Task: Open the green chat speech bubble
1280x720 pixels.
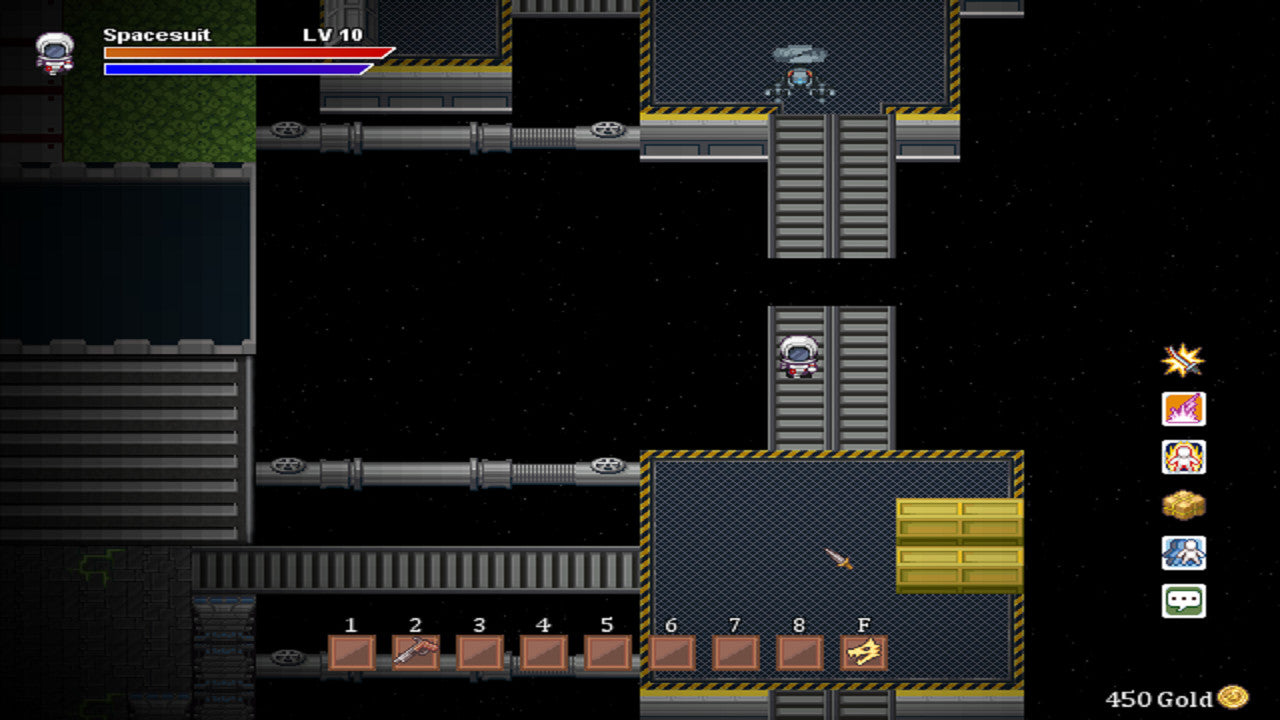Action: tap(1183, 601)
